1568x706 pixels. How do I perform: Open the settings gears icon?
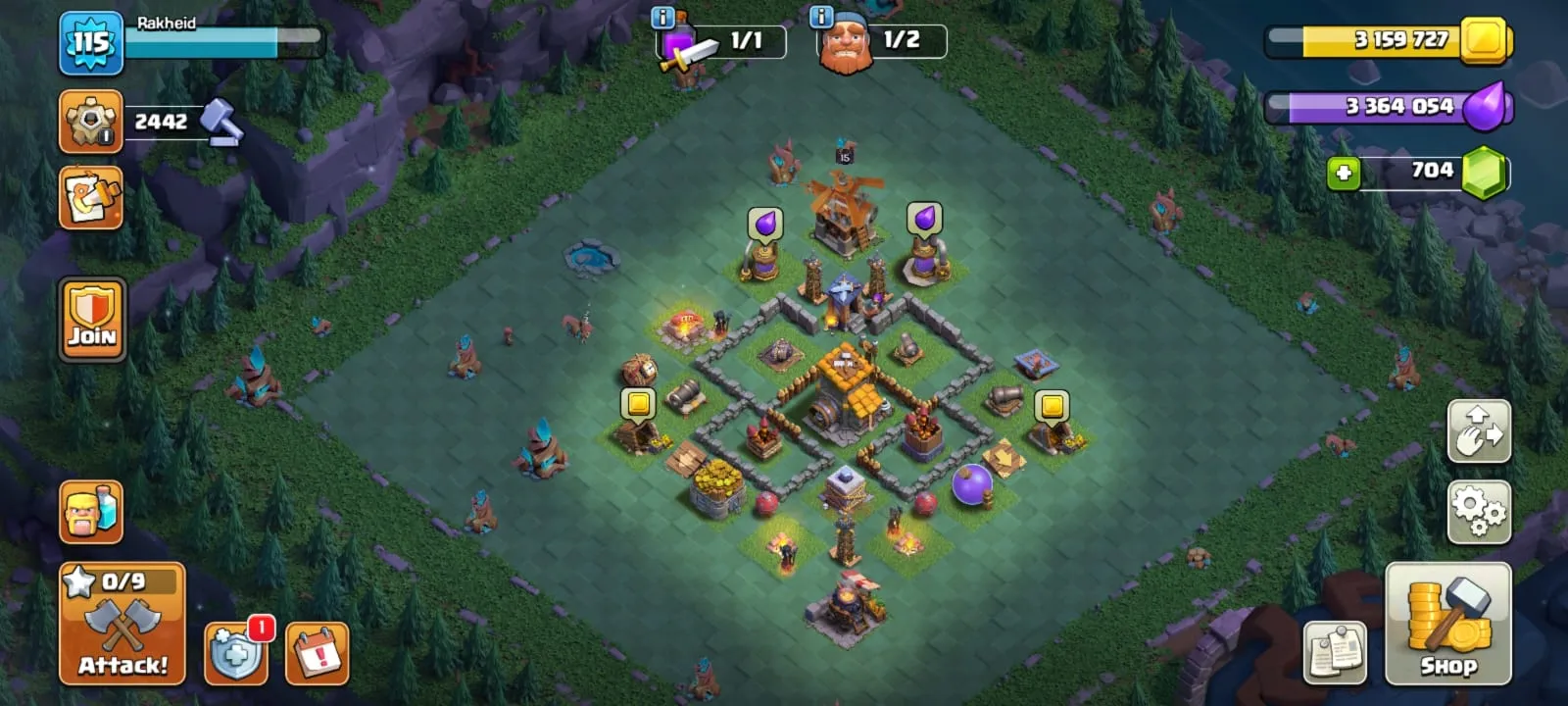1480,512
